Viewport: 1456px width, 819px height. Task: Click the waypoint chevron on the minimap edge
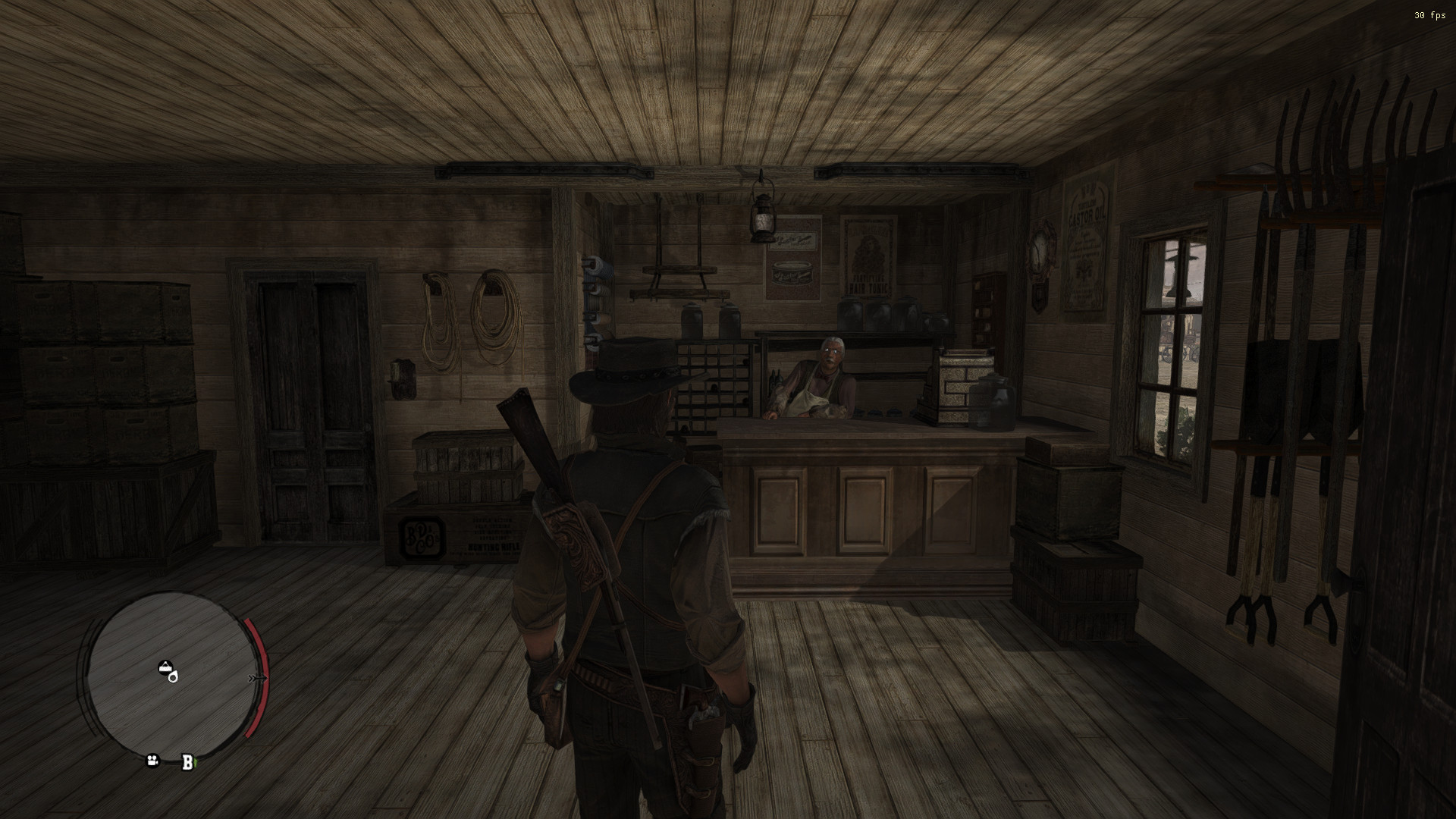pos(258,677)
